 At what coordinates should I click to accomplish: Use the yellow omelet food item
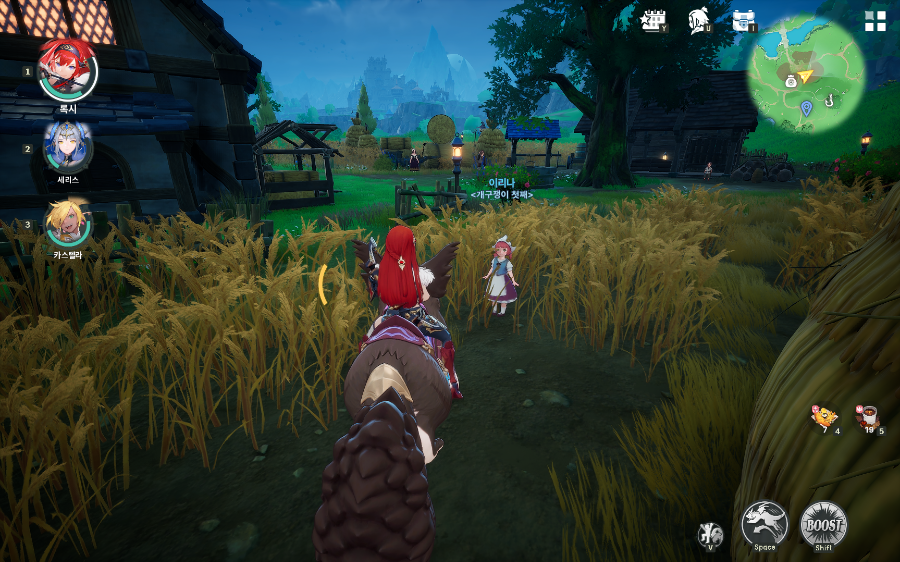click(824, 417)
